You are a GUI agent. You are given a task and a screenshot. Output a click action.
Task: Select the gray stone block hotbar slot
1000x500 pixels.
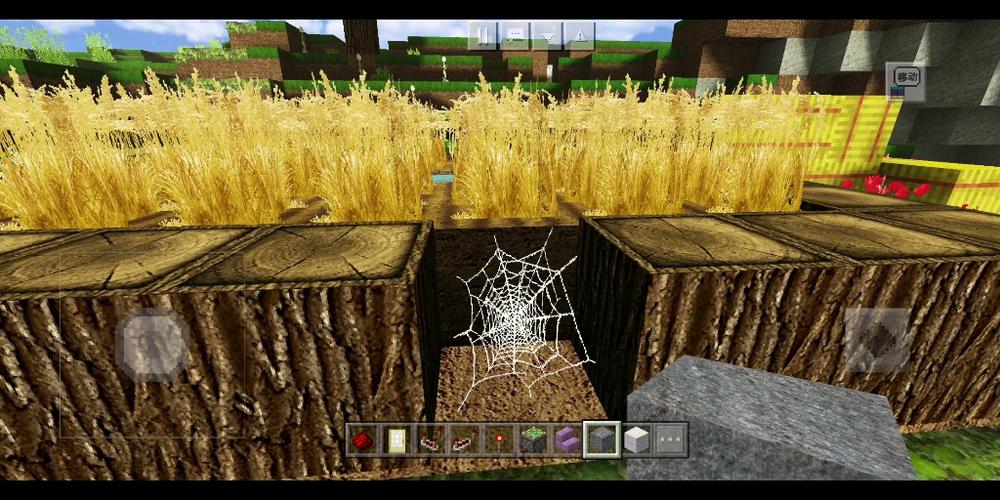pos(601,438)
